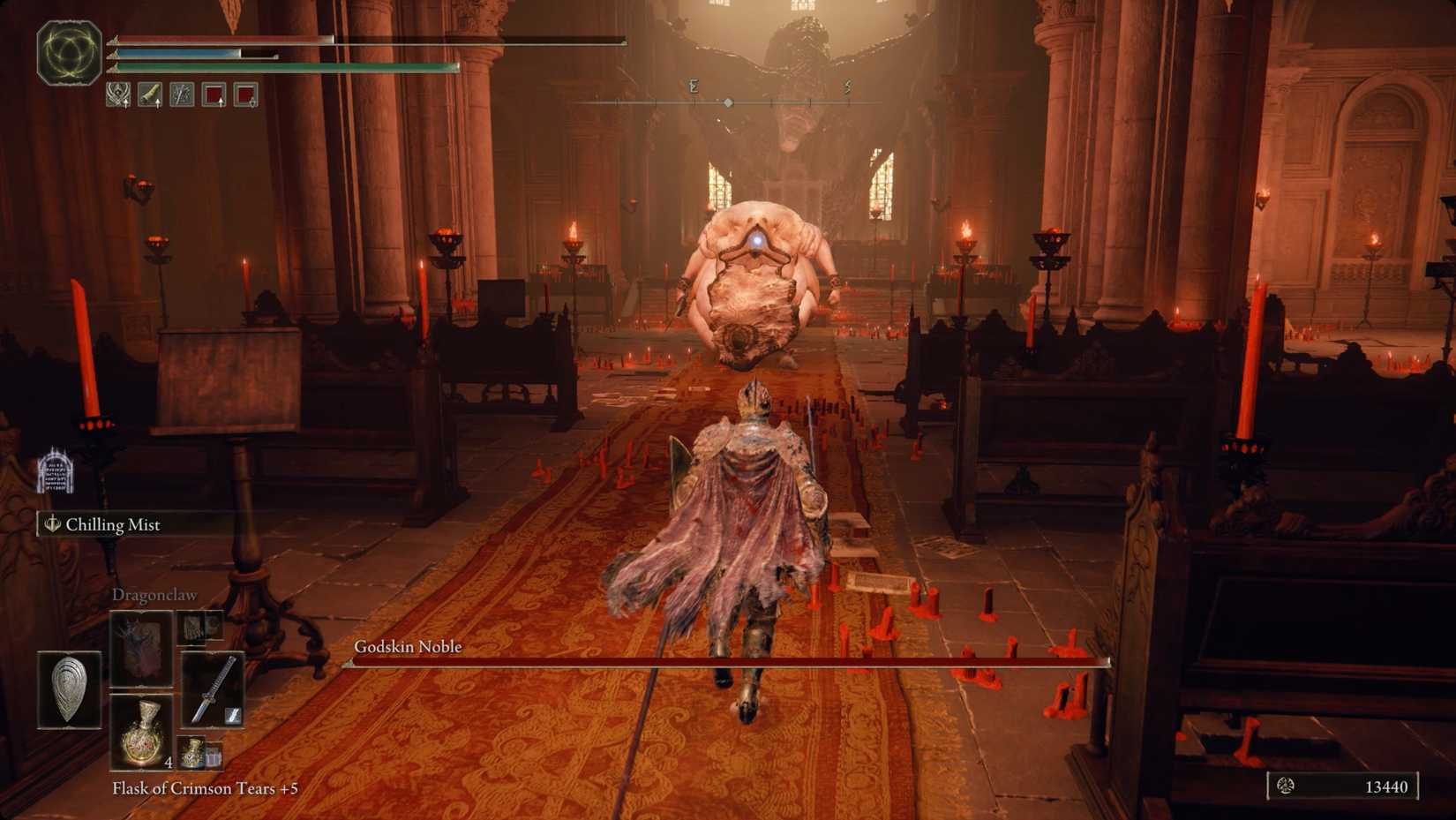Viewport: 1456px width, 820px height.
Task: Select the equipped Dragonclaw incantation icon
Action: tap(141, 649)
